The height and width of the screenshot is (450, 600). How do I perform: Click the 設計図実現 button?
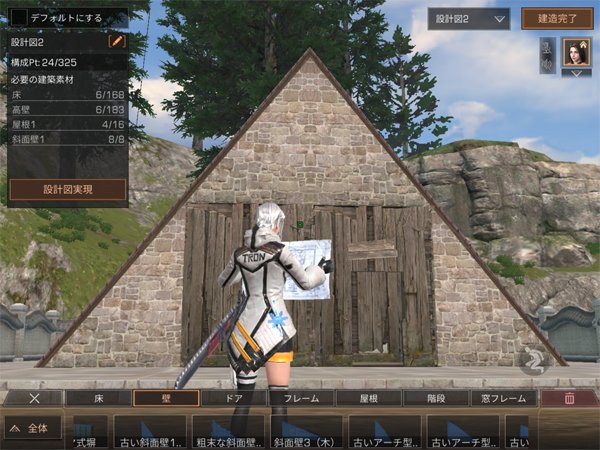click(68, 189)
